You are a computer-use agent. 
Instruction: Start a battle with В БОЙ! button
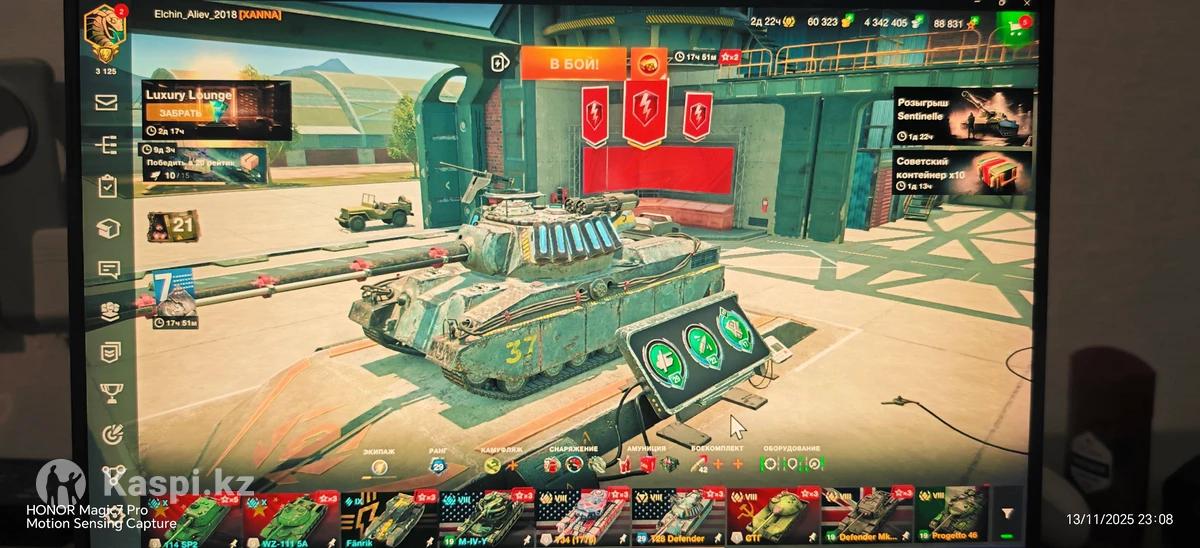pos(573,64)
